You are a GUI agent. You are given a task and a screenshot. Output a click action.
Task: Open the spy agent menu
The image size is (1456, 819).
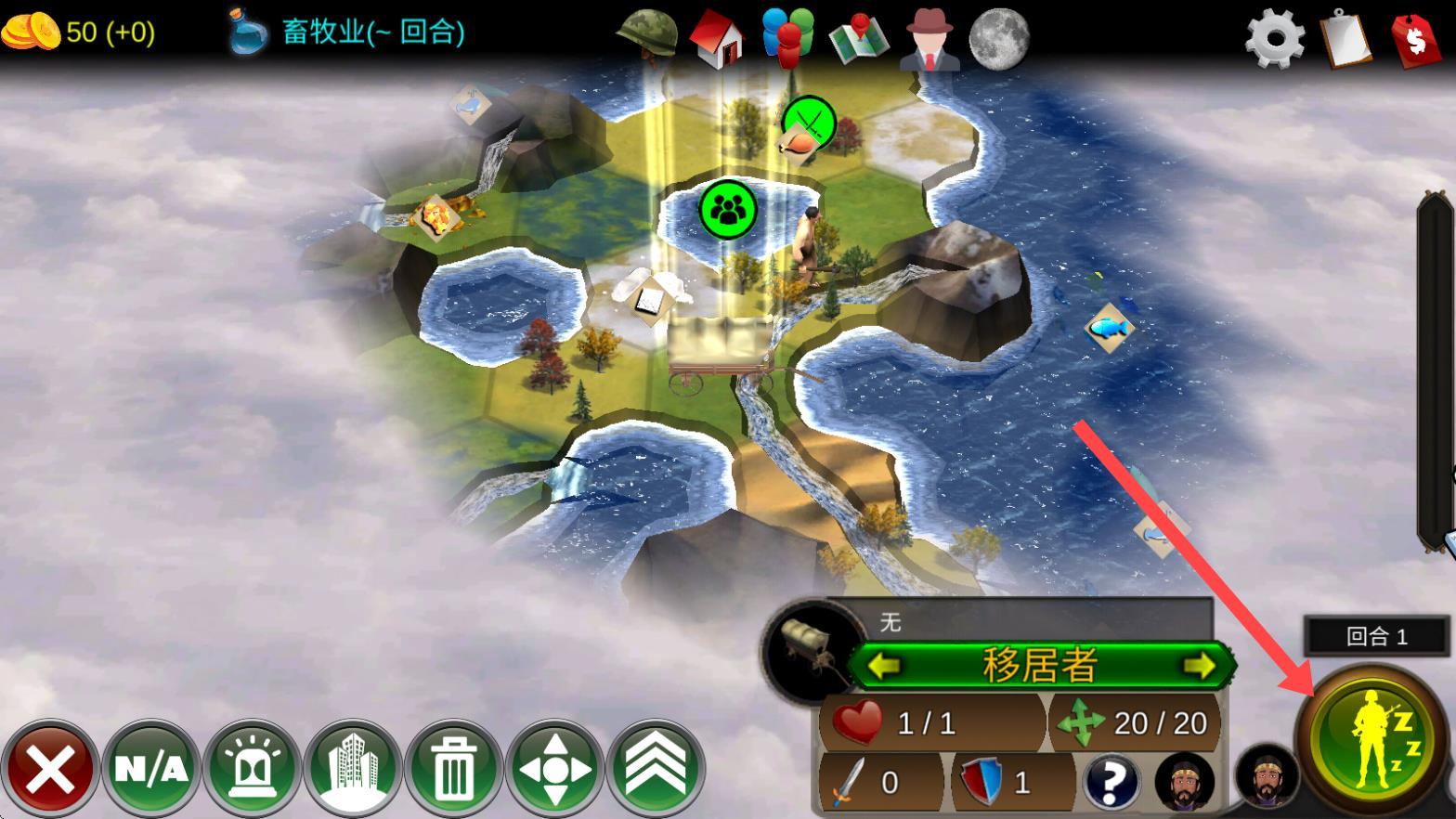pos(929,39)
